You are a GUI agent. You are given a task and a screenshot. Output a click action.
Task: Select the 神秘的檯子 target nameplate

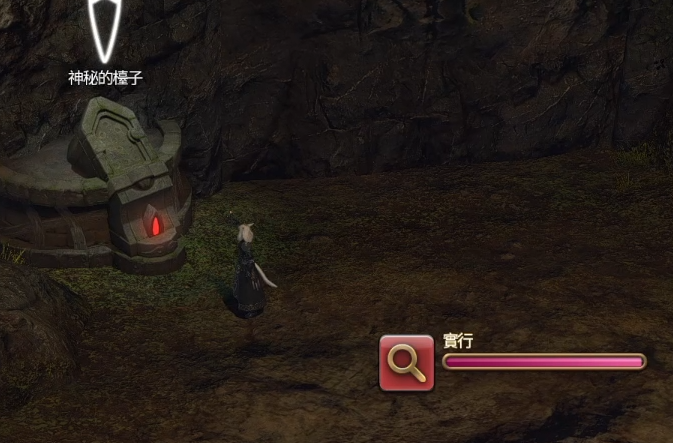105,78
